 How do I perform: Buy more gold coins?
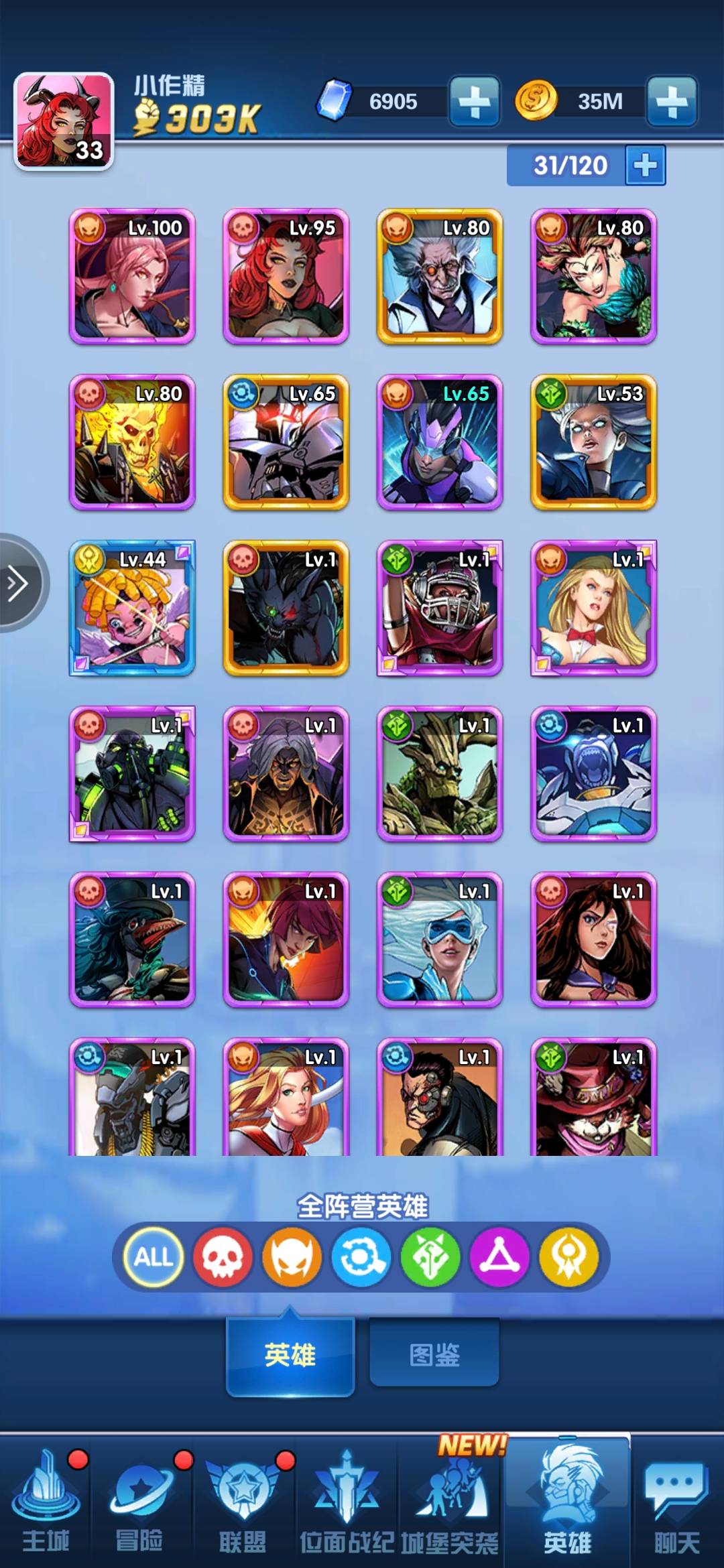672,101
